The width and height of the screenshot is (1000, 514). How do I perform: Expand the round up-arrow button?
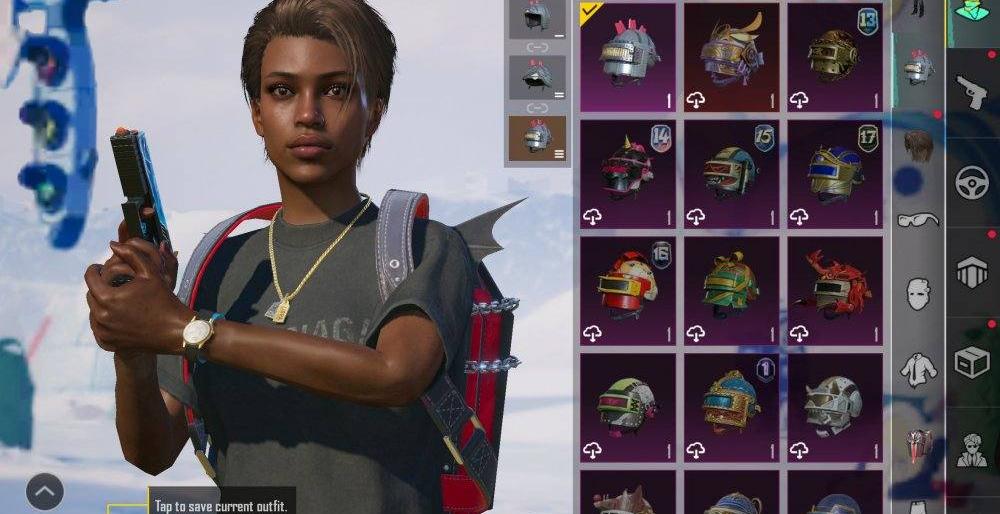(44, 491)
